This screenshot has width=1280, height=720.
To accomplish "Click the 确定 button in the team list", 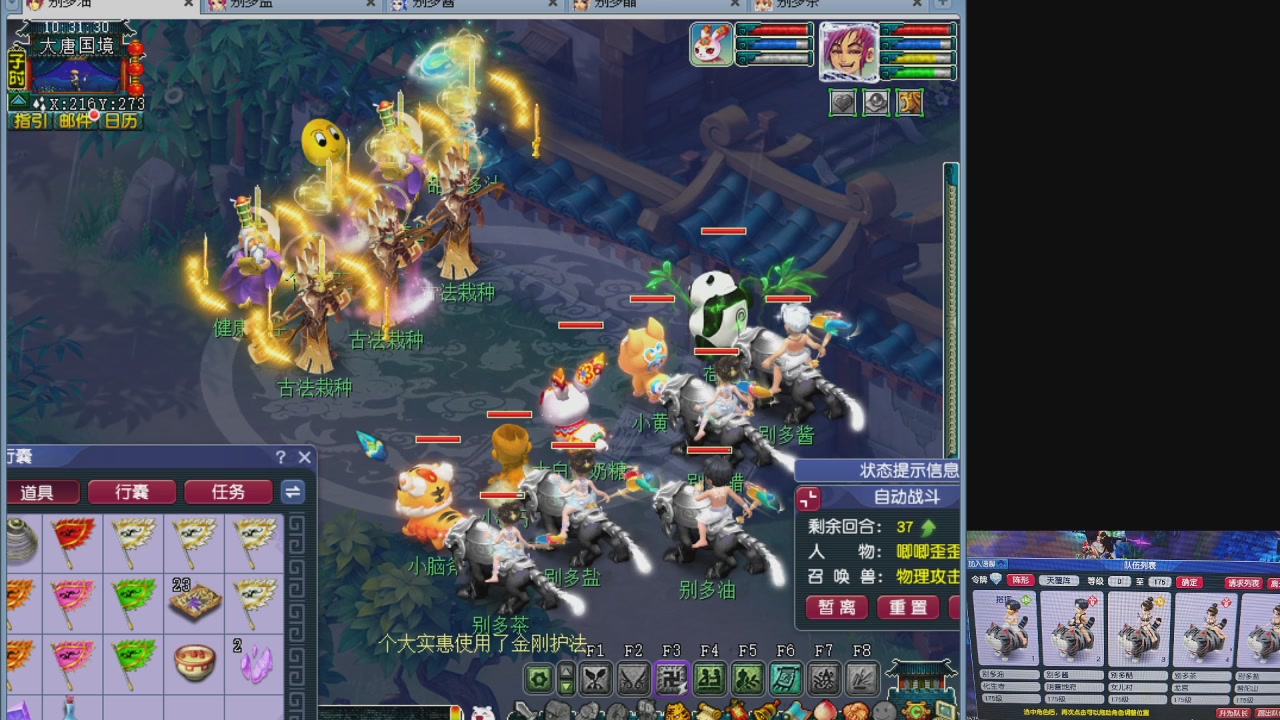I will point(1190,581).
